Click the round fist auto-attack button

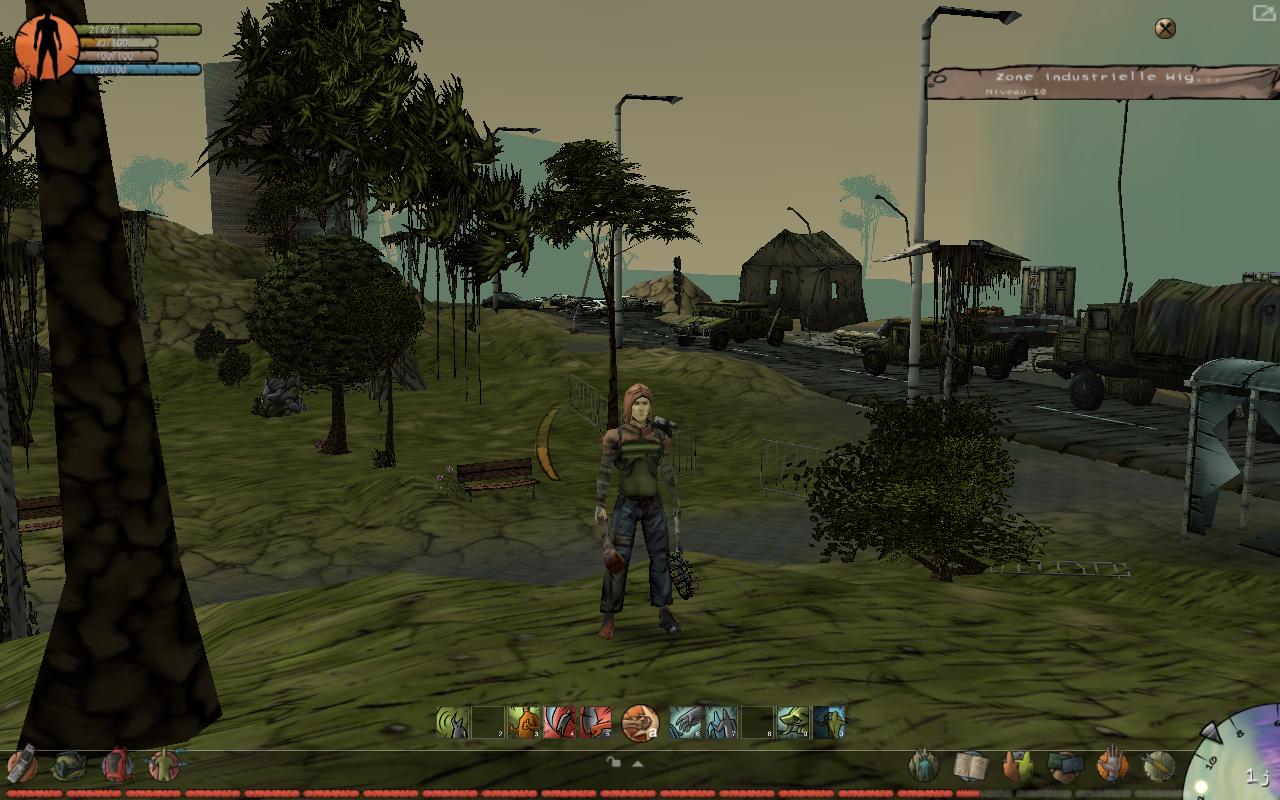click(x=640, y=722)
